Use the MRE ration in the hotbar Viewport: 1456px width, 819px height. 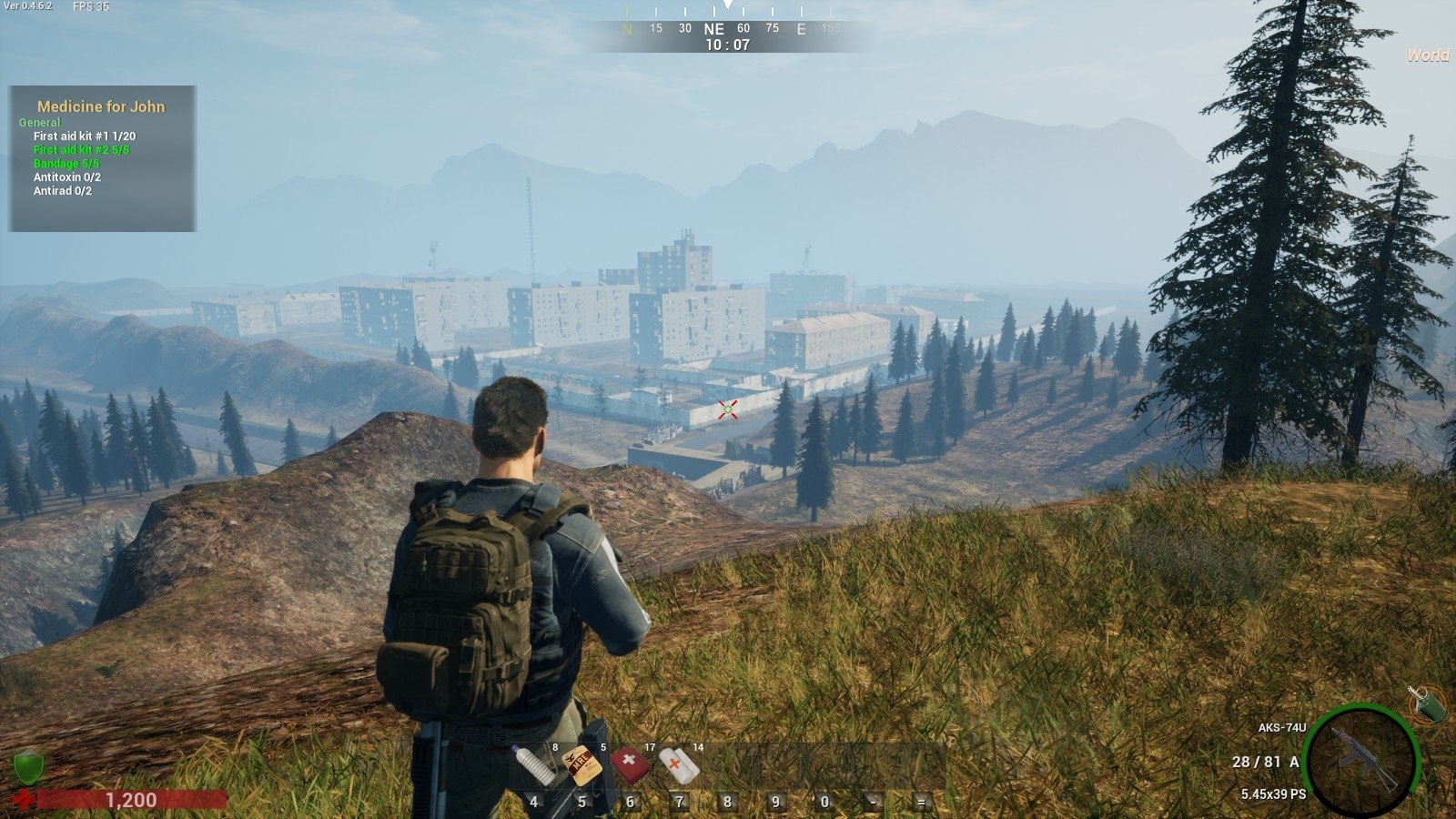(581, 765)
